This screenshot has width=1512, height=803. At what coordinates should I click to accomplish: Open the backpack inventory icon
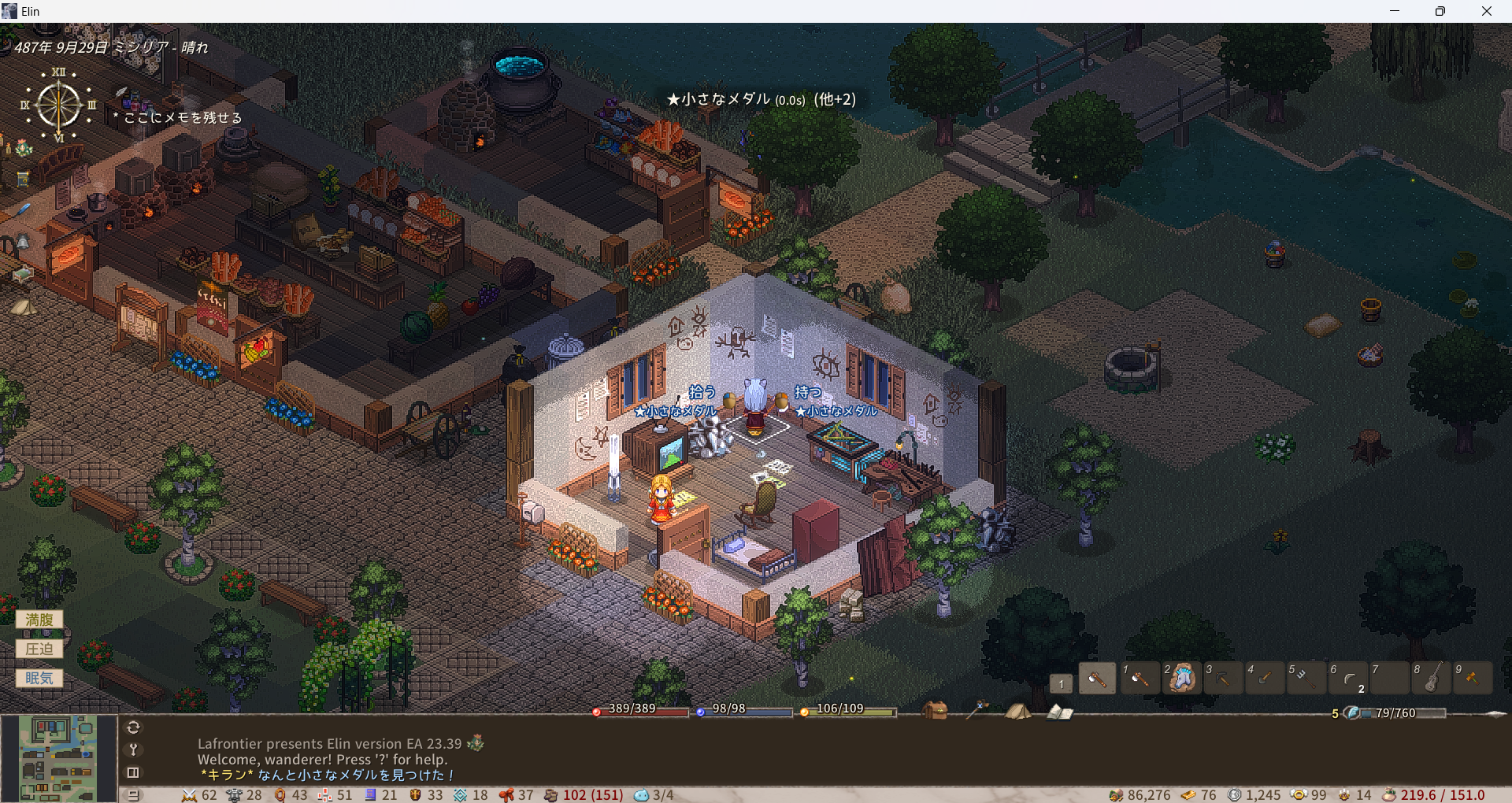click(935, 710)
